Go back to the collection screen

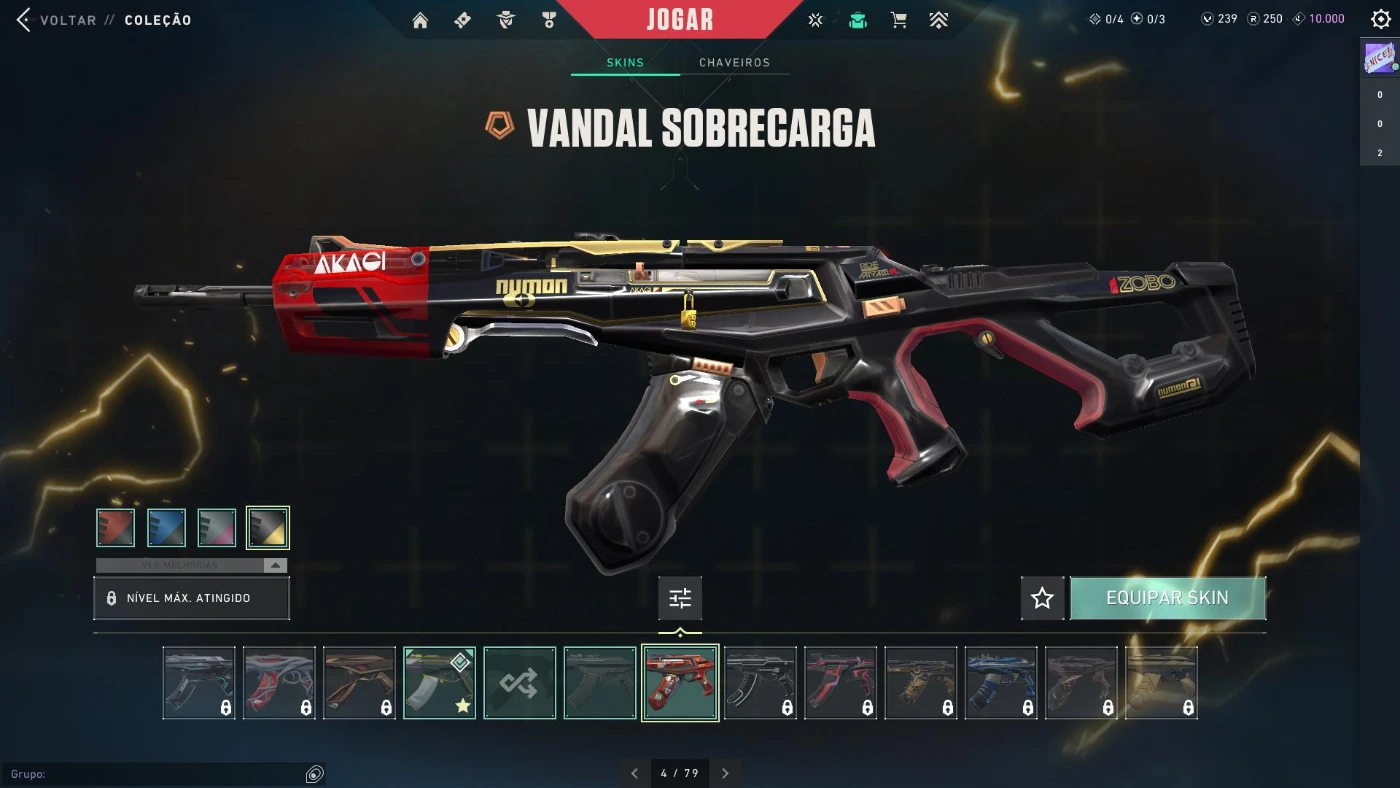56,20
